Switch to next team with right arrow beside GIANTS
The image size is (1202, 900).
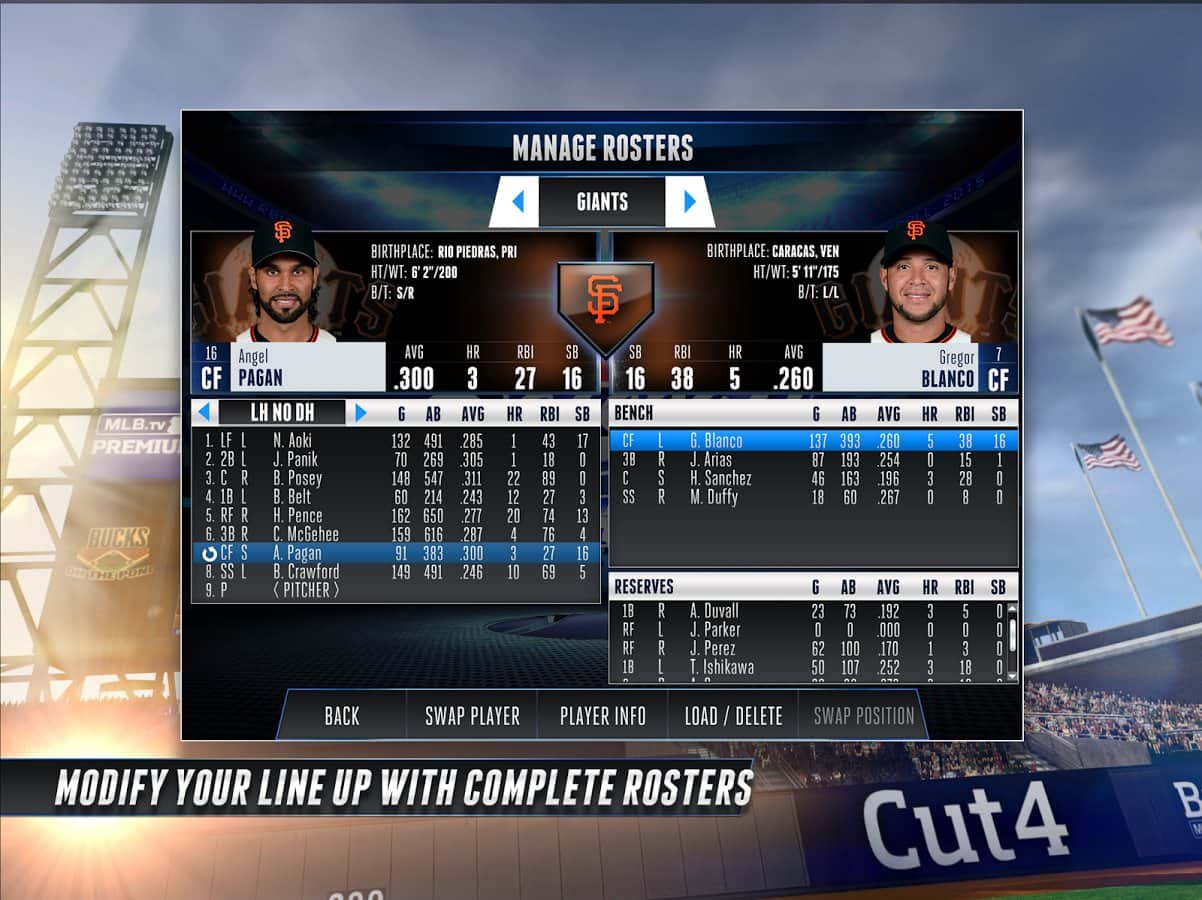[689, 202]
